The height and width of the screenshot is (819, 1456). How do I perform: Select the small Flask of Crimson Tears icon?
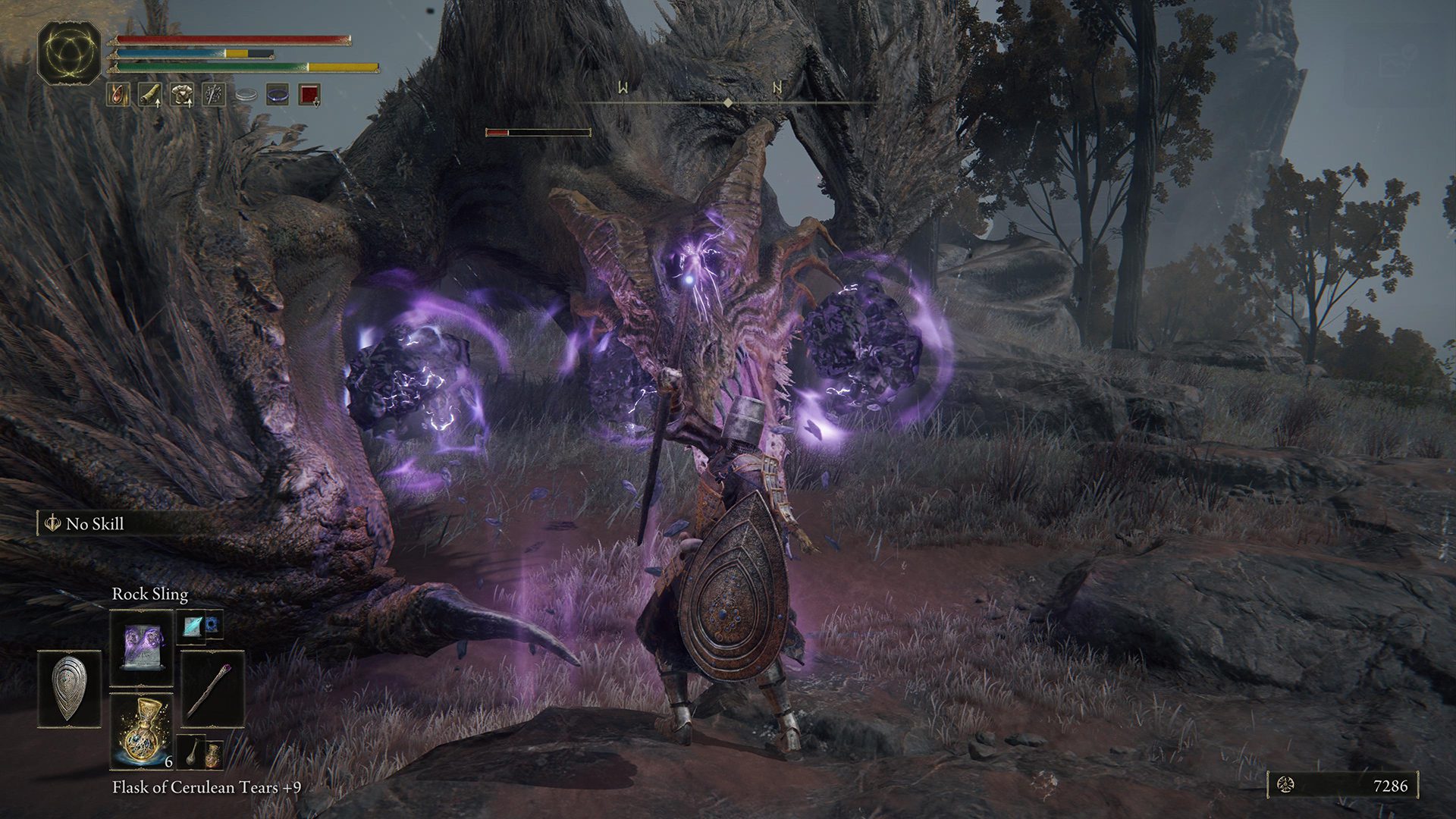click(x=213, y=757)
